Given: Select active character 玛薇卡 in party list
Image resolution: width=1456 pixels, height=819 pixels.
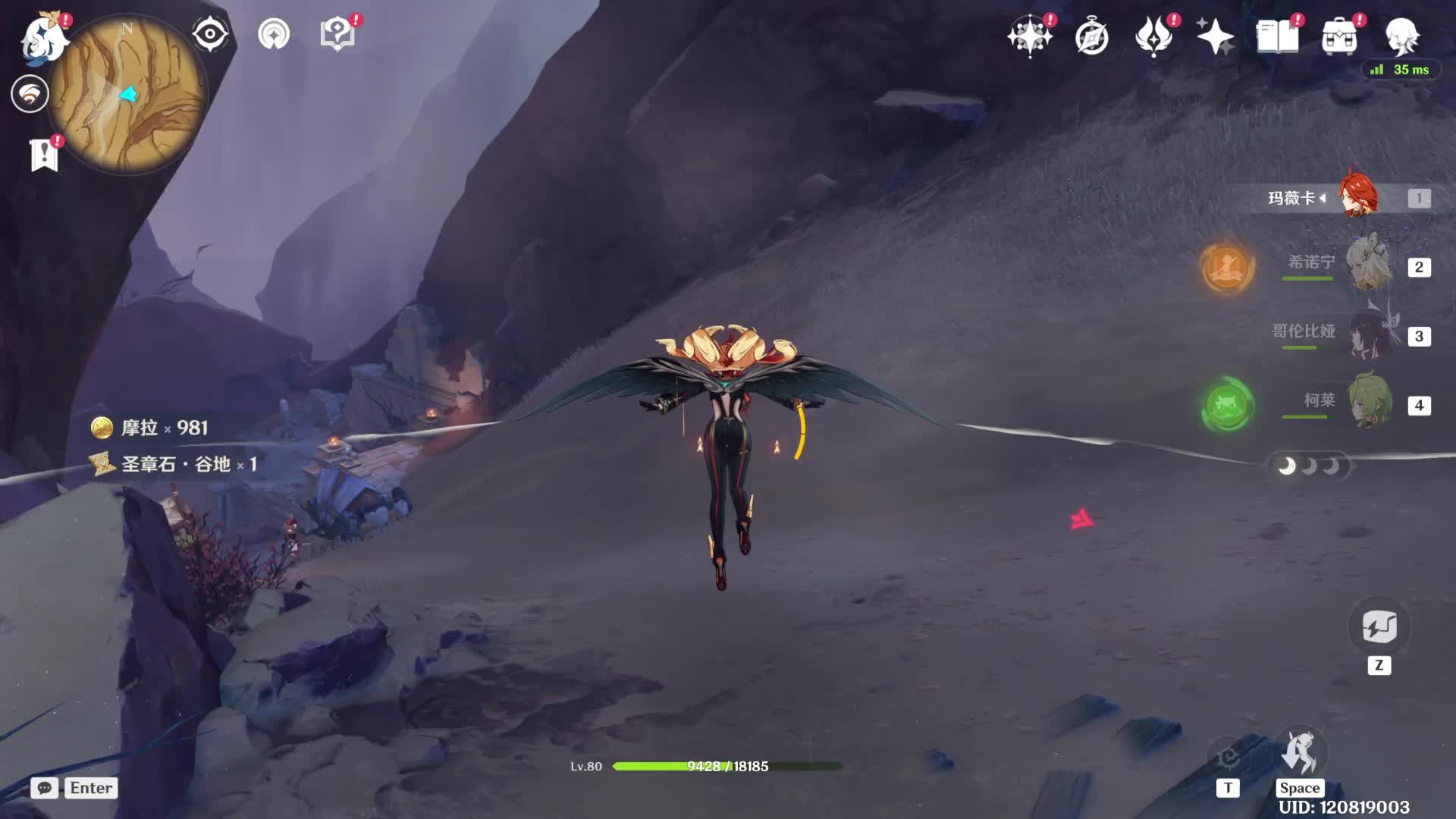Looking at the screenshot, I should pyautogui.click(x=1357, y=197).
